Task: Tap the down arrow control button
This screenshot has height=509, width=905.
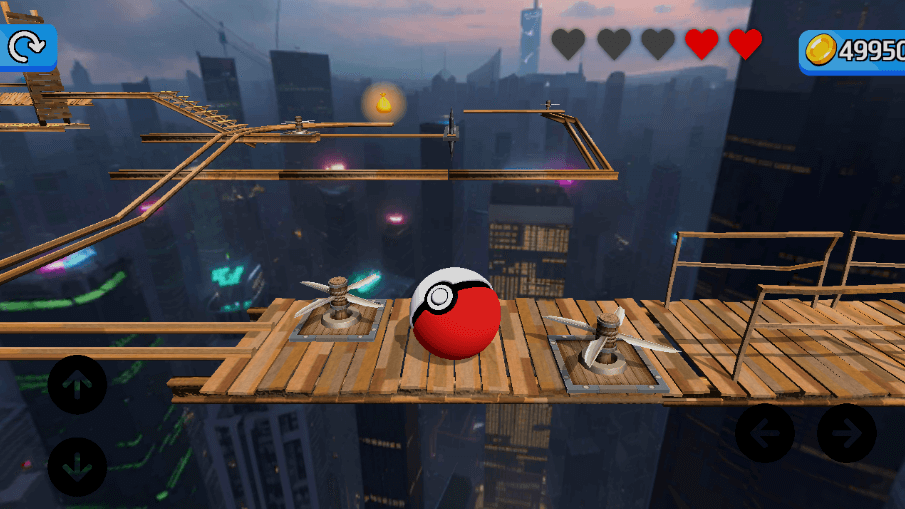Action: (77, 467)
